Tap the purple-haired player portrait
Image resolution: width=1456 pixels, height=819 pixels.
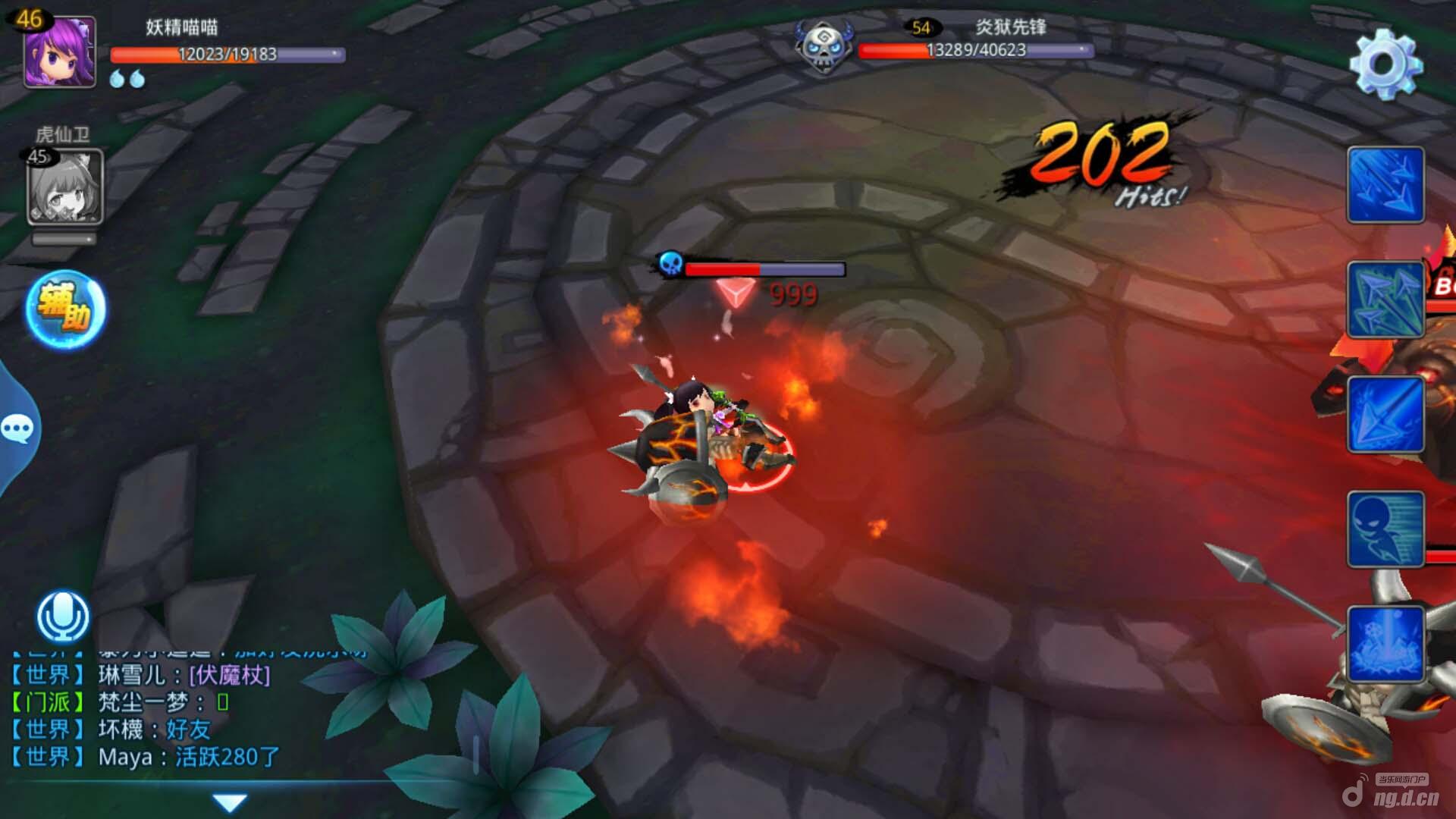click(x=59, y=53)
